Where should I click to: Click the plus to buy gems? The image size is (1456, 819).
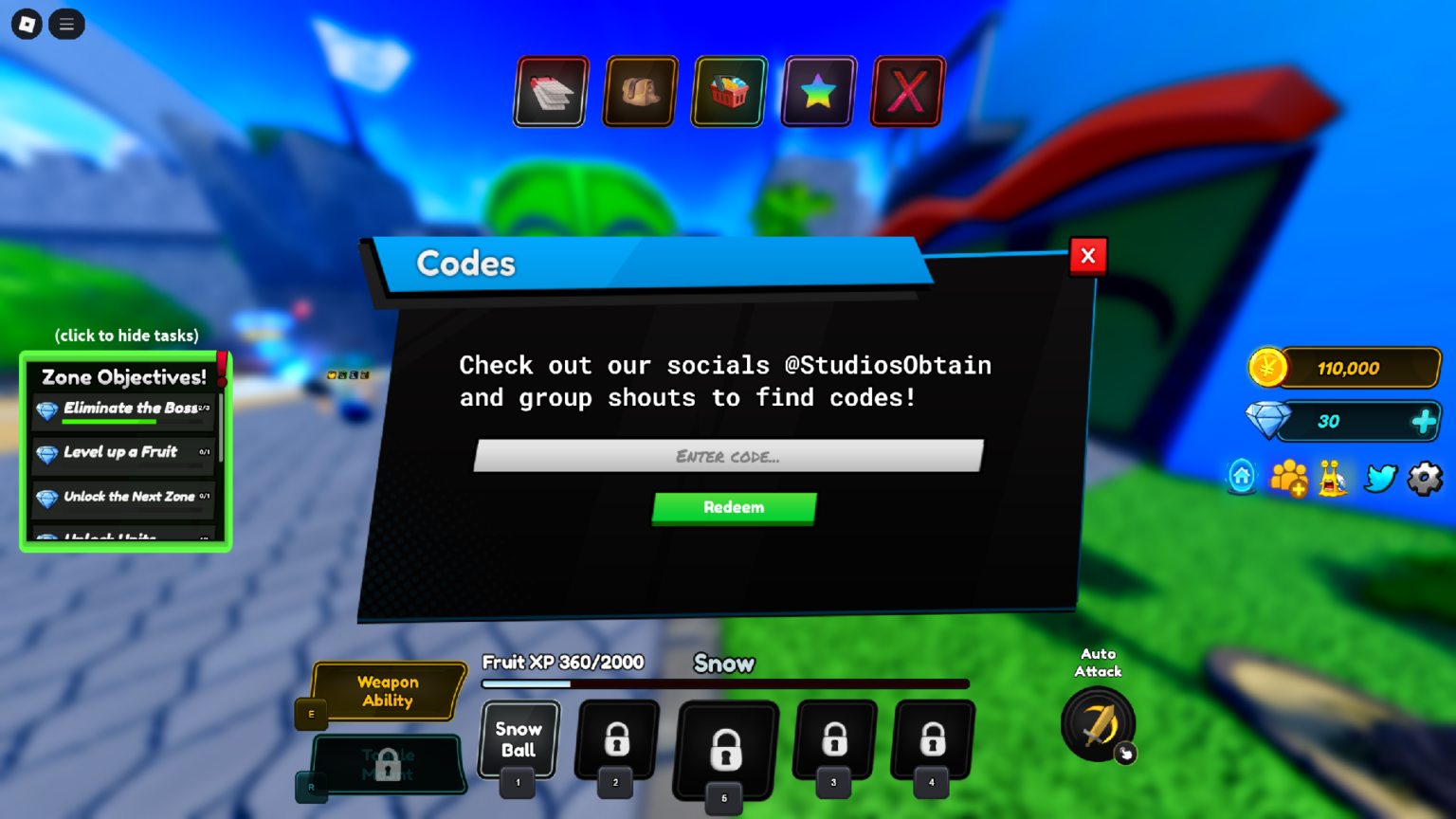pyautogui.click(x=1425, y=421)
